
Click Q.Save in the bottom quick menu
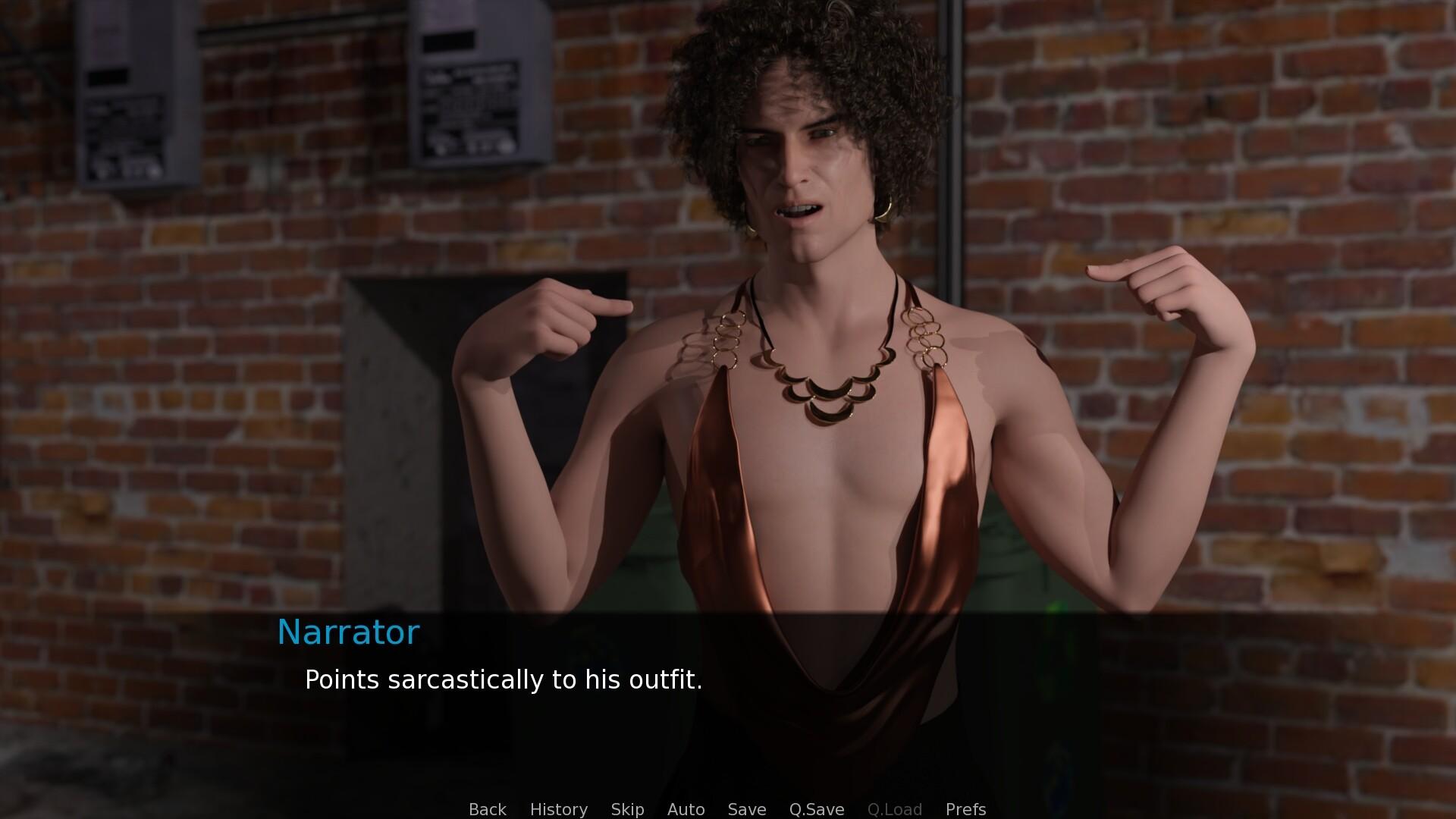pyautogui.click(x=816, y=809)
